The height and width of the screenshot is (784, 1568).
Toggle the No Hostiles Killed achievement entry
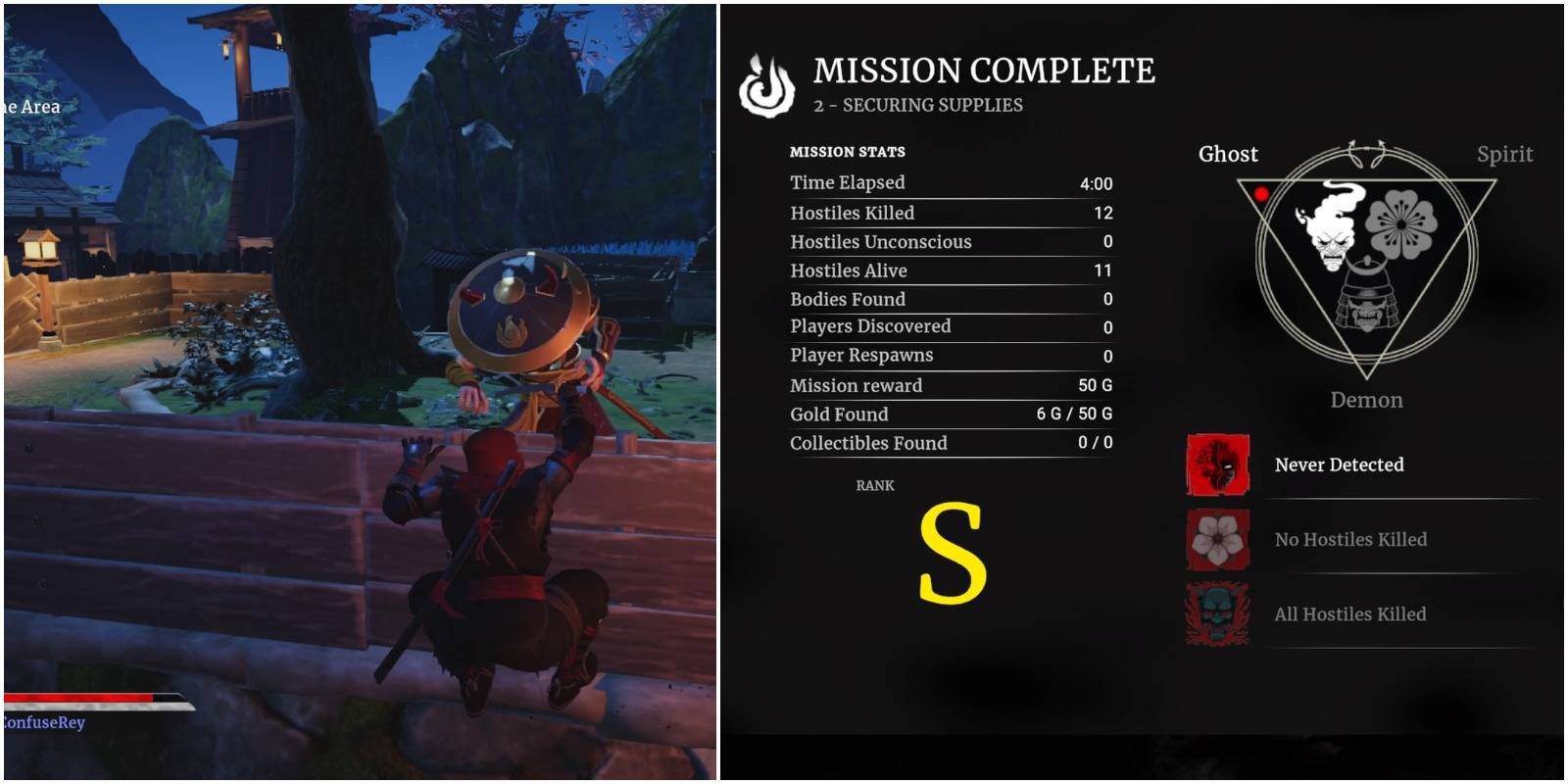coord(1353,540)
